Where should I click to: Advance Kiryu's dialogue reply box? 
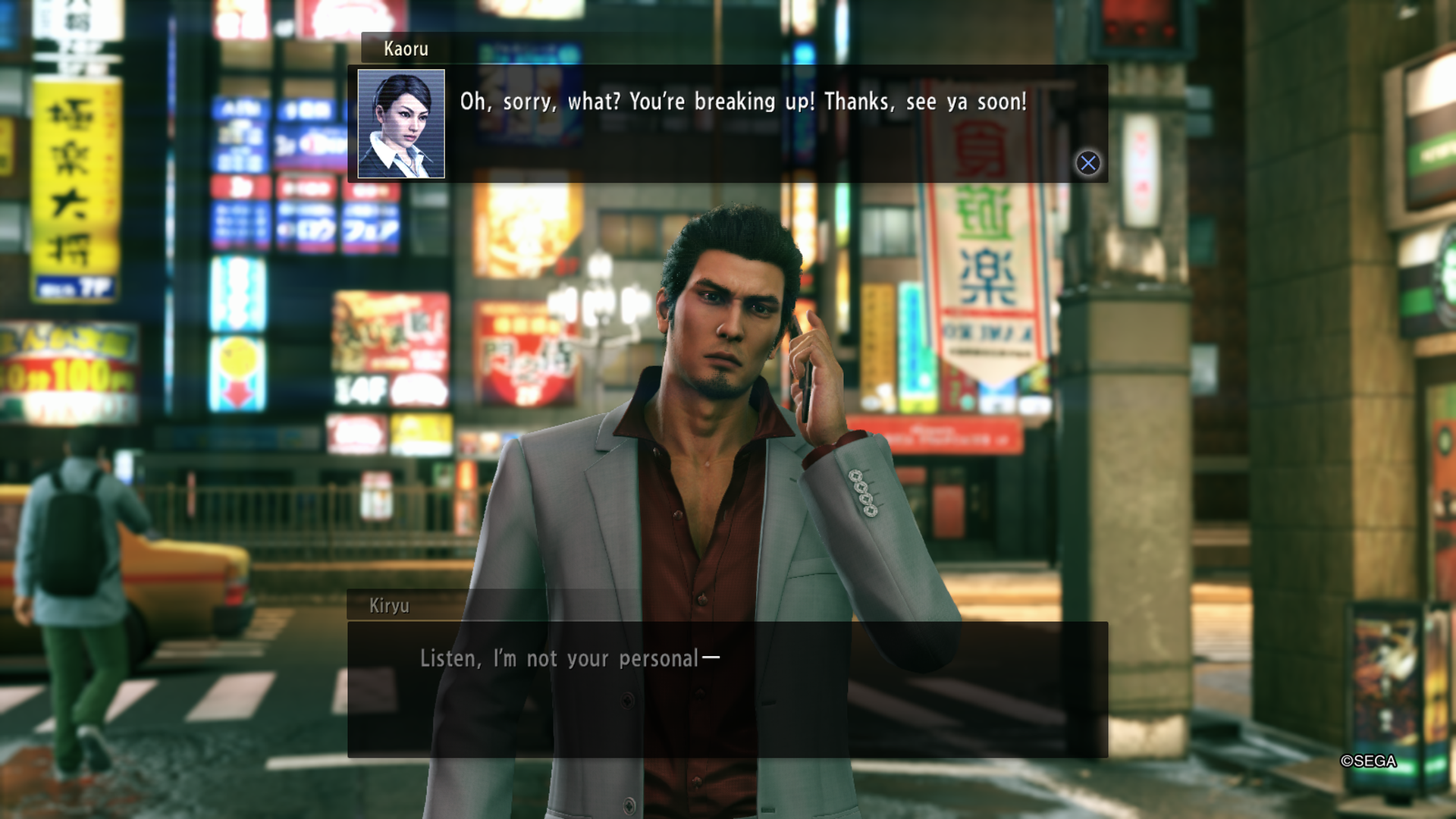click(726, 689)
